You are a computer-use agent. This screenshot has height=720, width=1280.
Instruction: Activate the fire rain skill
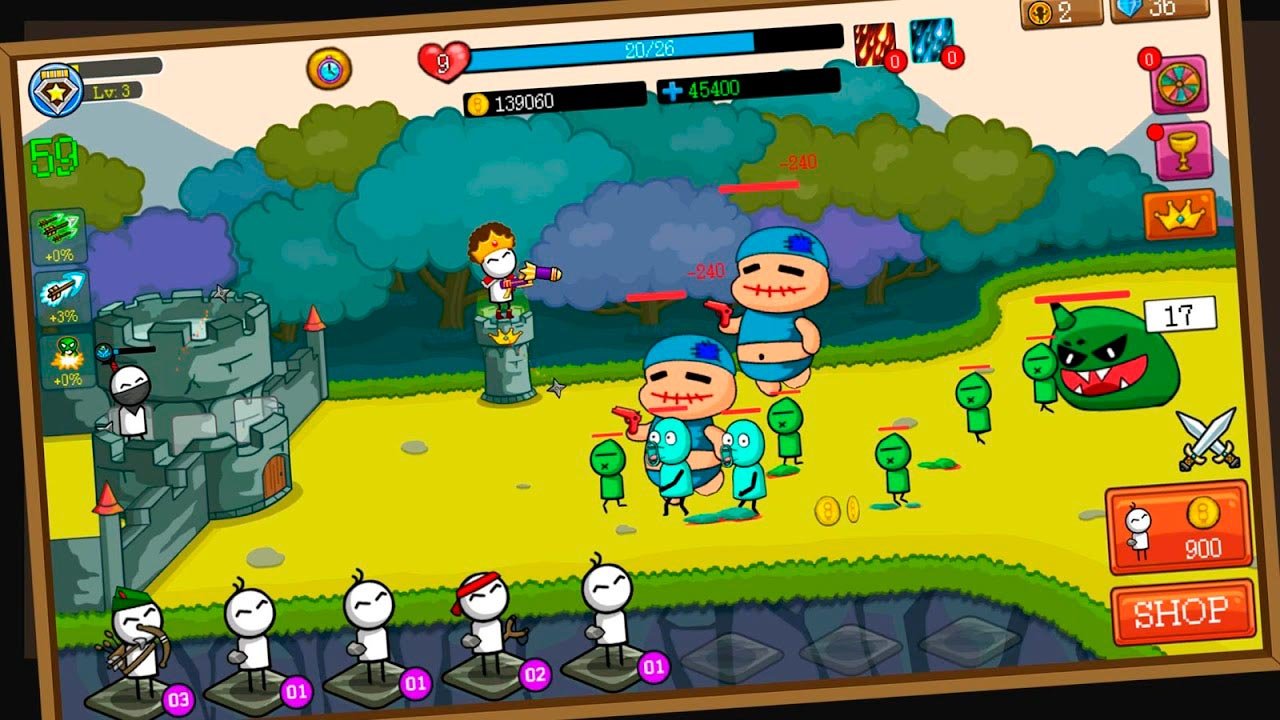click(875, 45)
